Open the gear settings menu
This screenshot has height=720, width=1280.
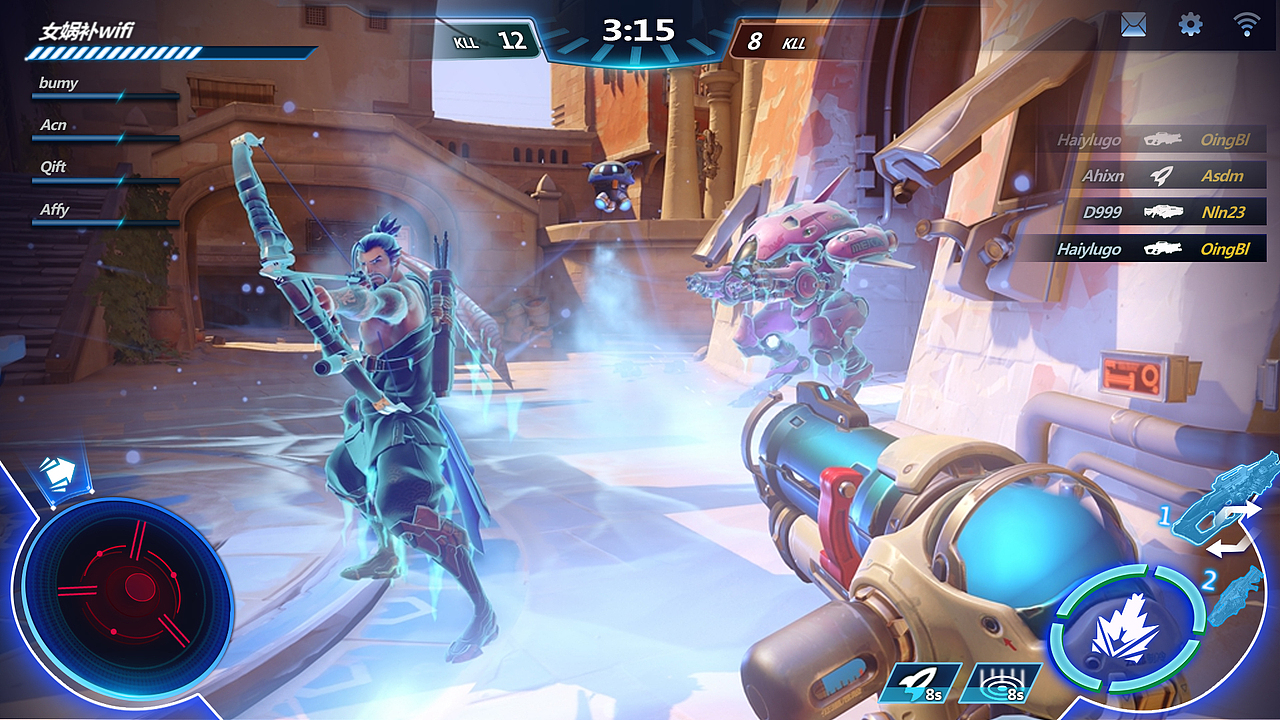[x=1190, y=25]
